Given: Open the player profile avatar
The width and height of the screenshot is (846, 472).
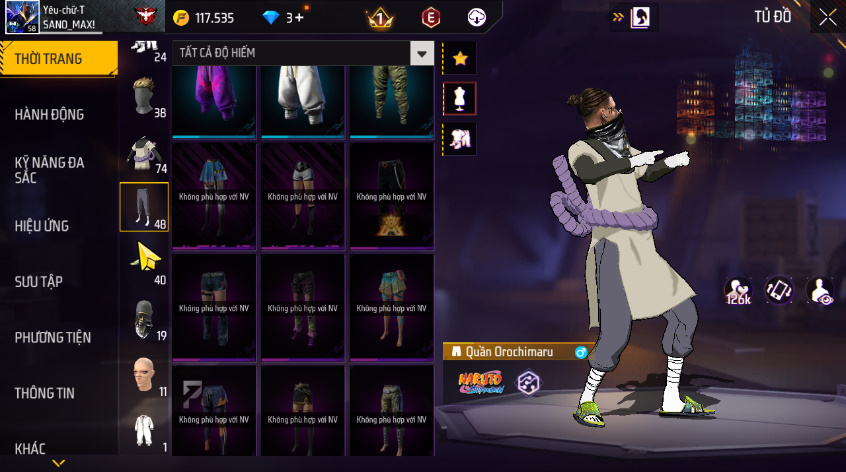Looking at the screenshot, I should click(21, 17).
